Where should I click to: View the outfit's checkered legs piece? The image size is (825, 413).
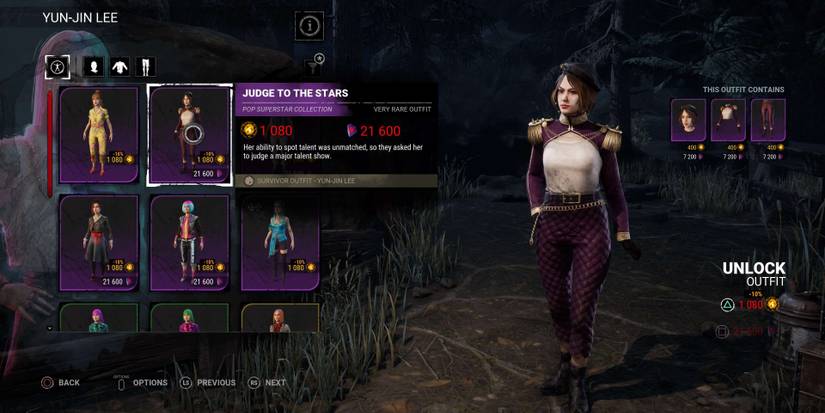coord(767,119)
